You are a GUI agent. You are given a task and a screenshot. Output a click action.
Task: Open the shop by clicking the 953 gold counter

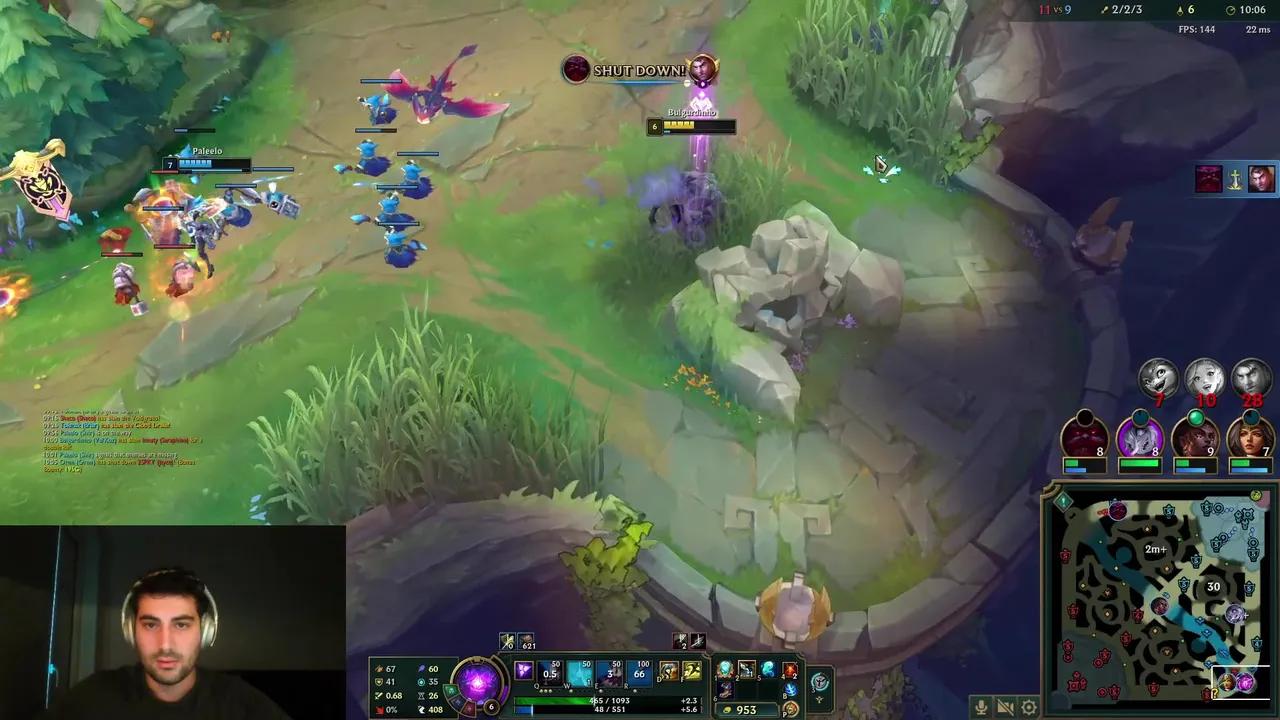click(x=746, y=709)
